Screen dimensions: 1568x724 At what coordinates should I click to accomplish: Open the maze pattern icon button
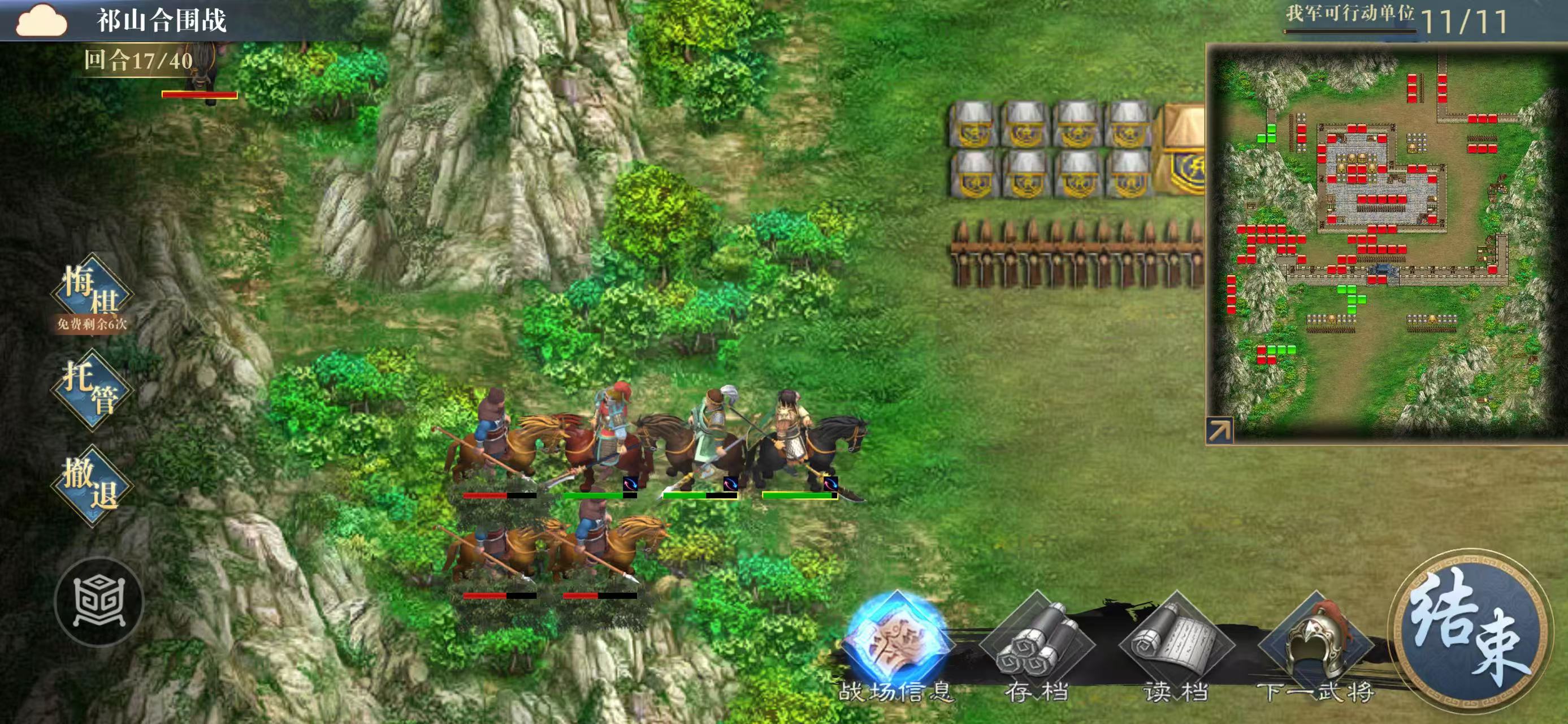click(x=98, y=602)
